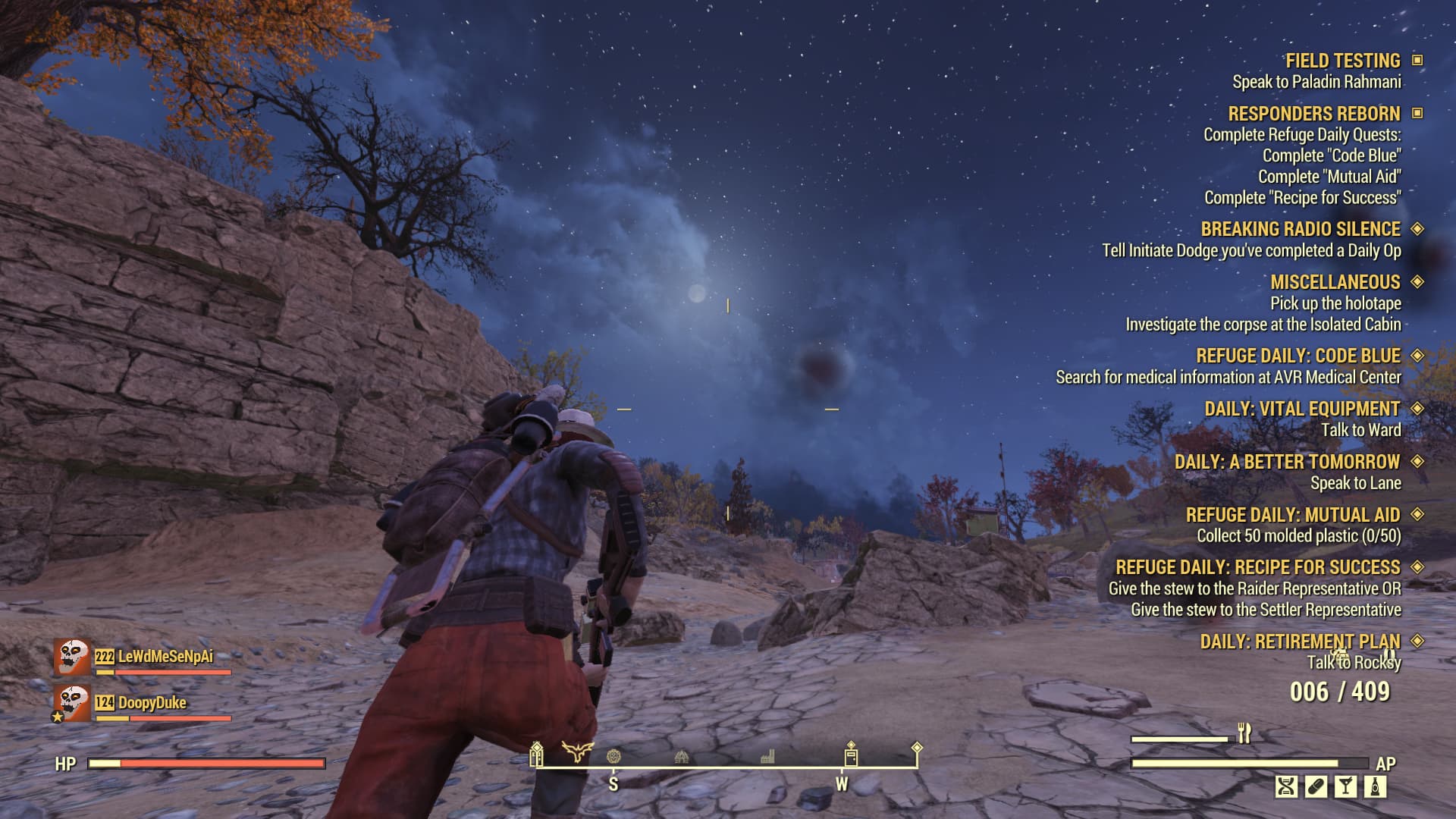The image size is (1456, 819).
Task: Click the DNA mutation status icon
Action: tap(1288, 786)
